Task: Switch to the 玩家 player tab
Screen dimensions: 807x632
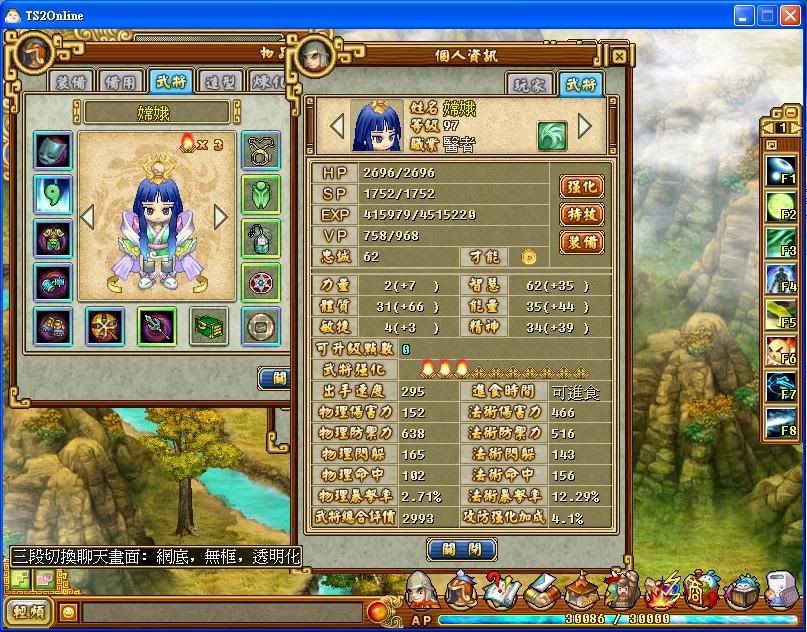Action: coord(529,84)
